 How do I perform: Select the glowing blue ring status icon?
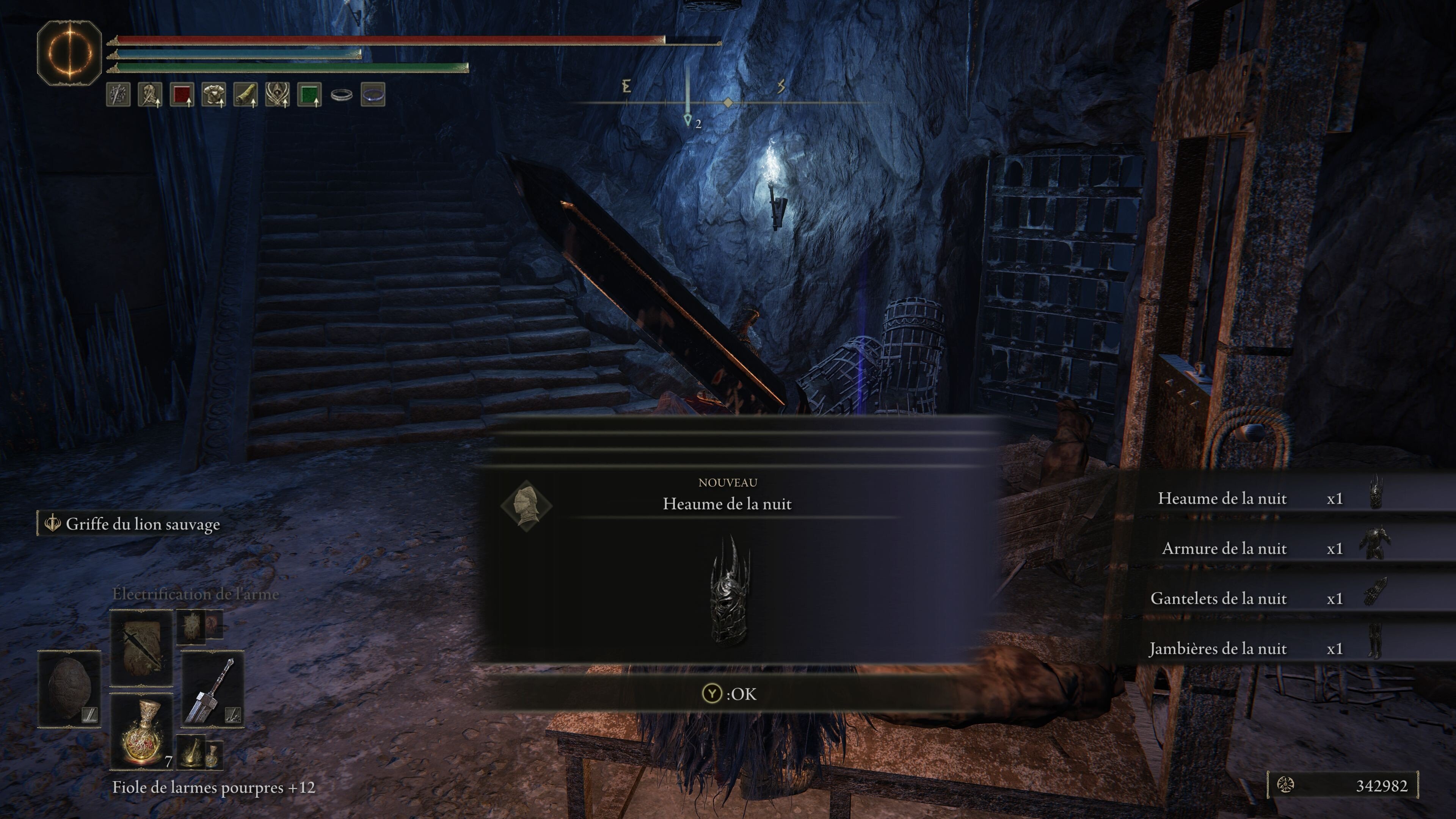(372, 94)
